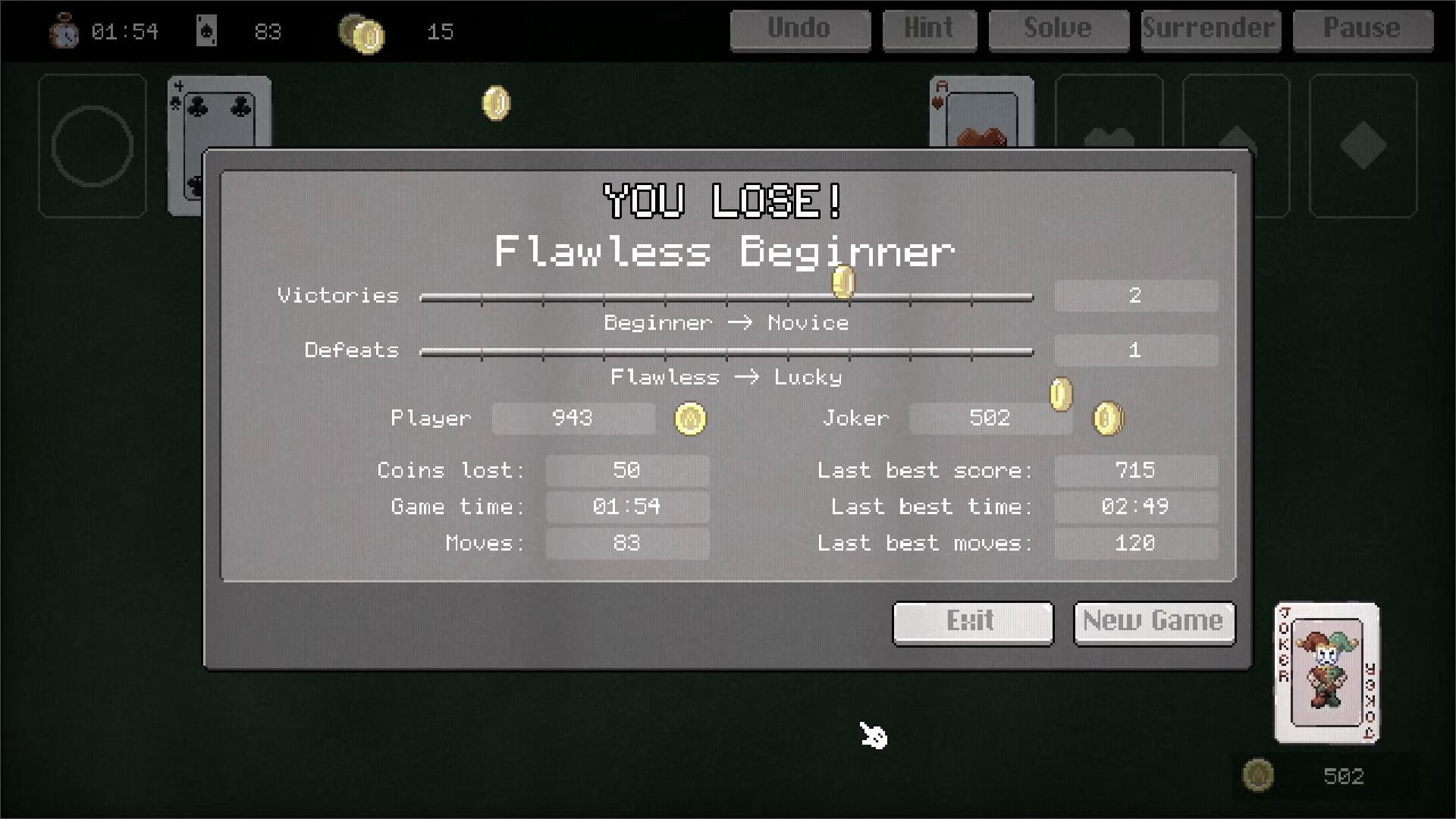Click the diamond foundation pile icon
The width and height of the screenshot is (1456, 819).
pyautogui.click(x=1363, y=144)
